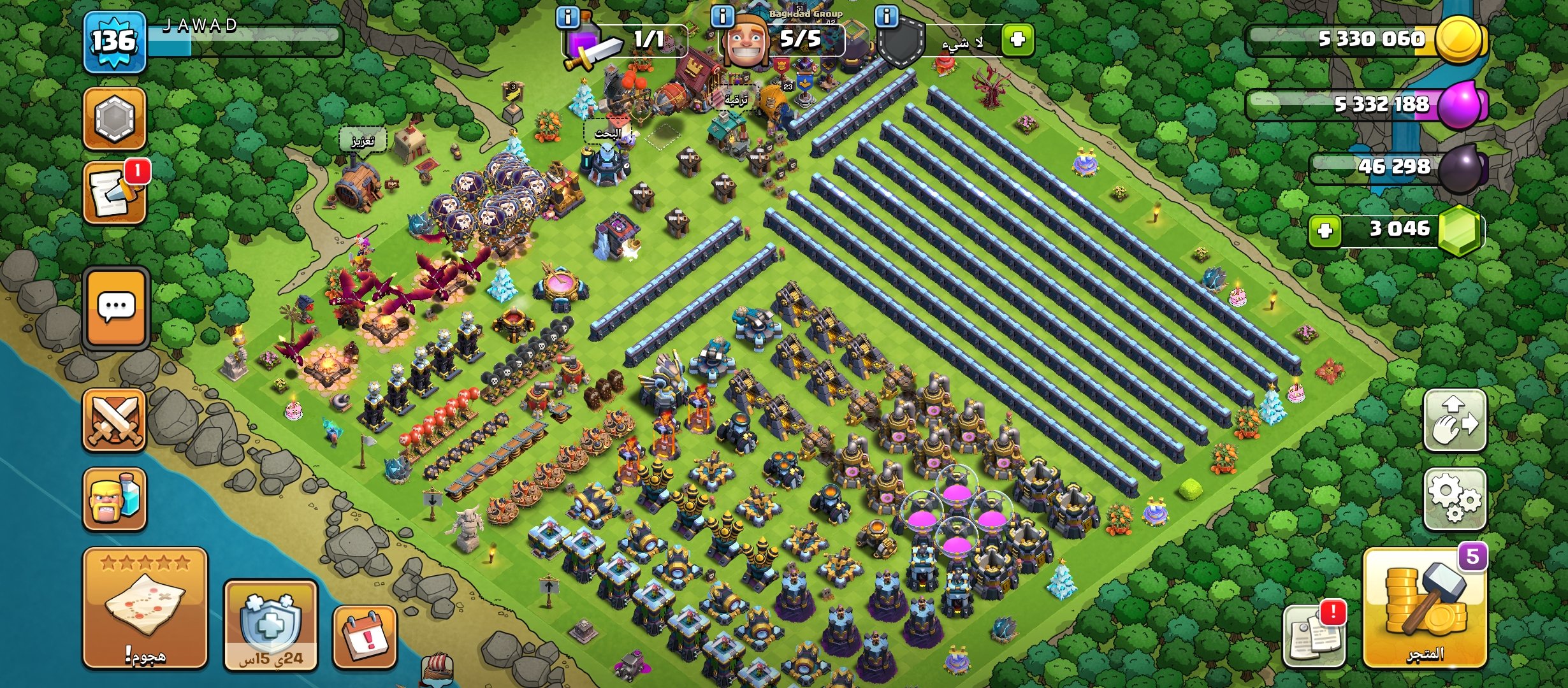1568x688 pixels.
Task: Show info for the builder count
Action: pos(722,15)
